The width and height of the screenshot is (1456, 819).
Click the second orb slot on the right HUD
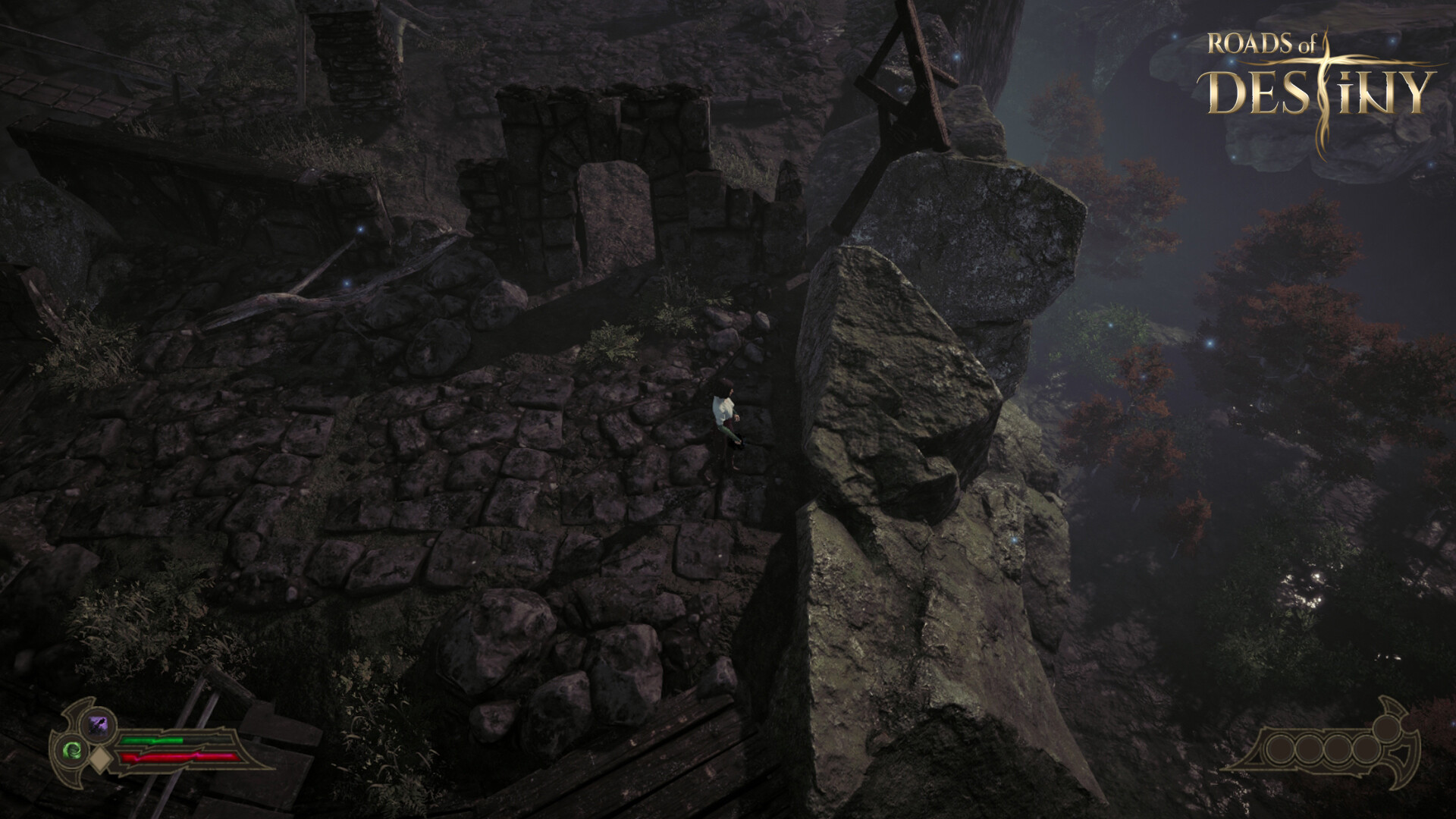click(x=1310, y=747)
